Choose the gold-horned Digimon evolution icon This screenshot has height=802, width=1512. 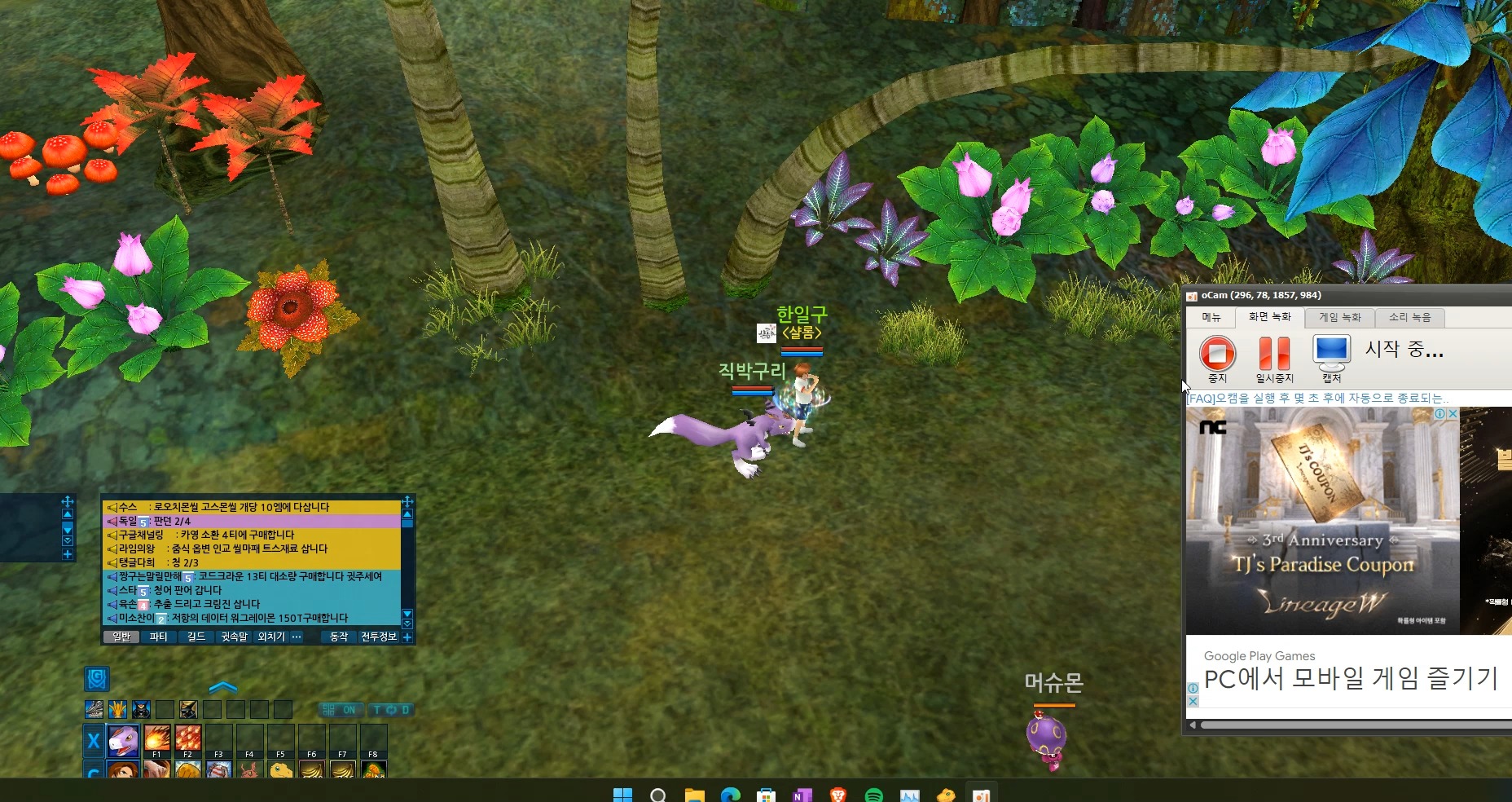click(x=117, y=709)
